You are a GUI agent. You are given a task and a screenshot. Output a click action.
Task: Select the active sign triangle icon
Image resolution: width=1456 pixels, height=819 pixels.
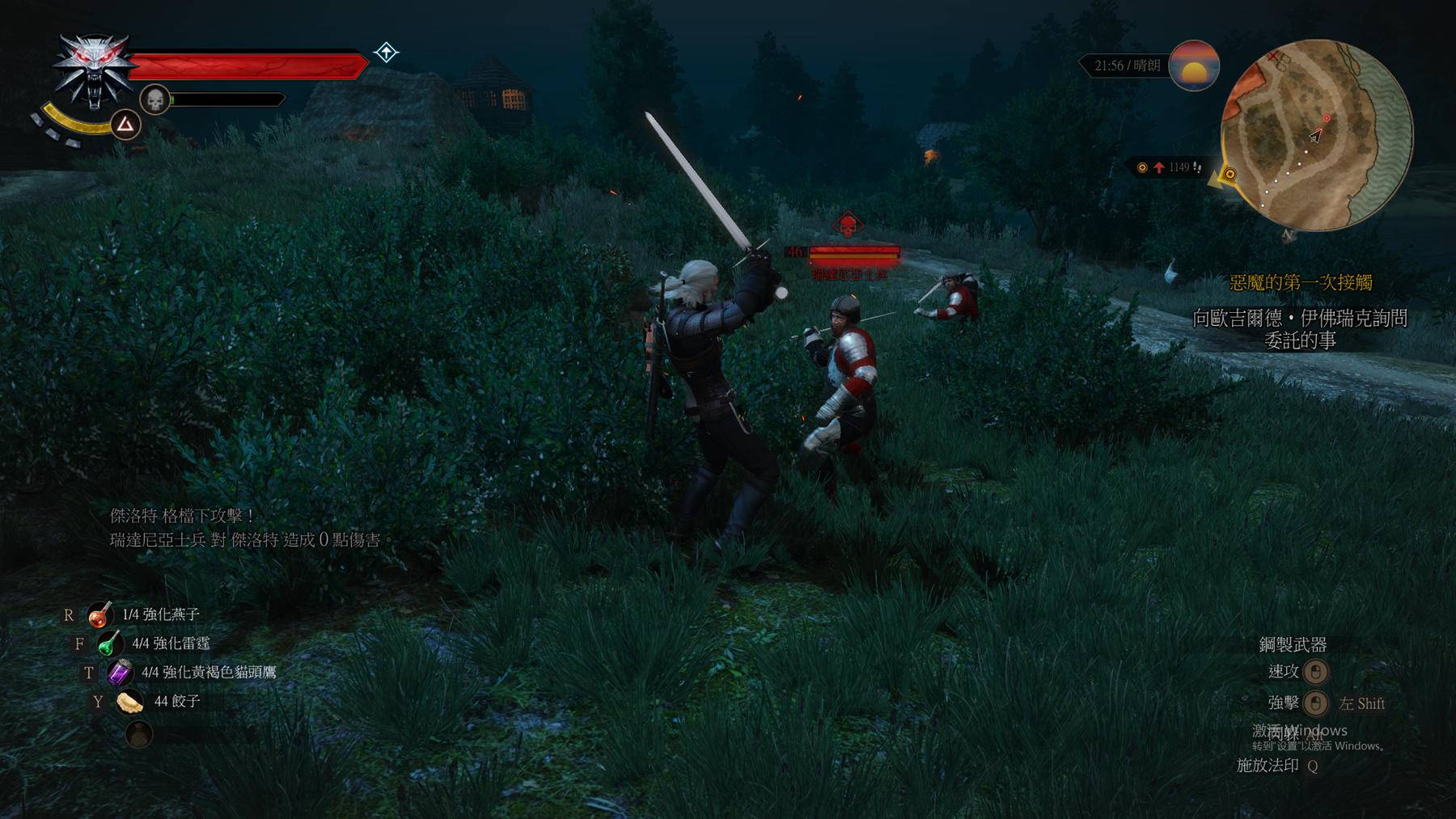[125, 125]
